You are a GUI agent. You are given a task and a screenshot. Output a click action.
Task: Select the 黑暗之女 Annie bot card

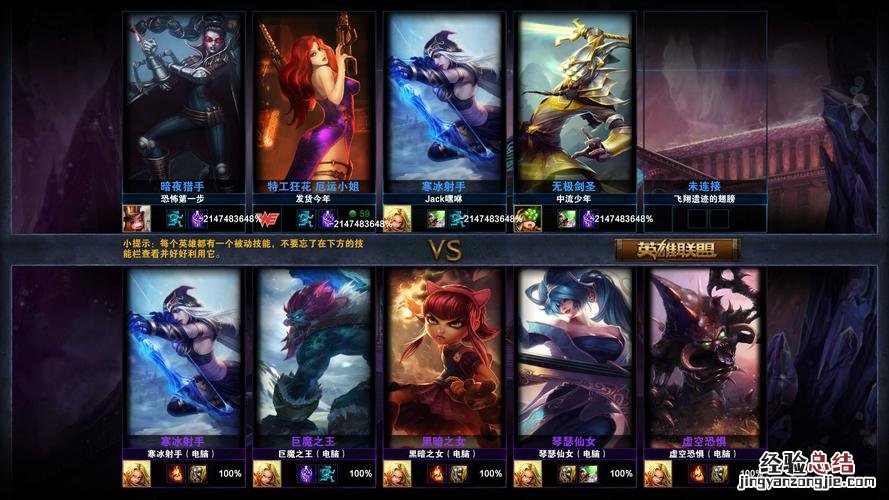[444, 350]
